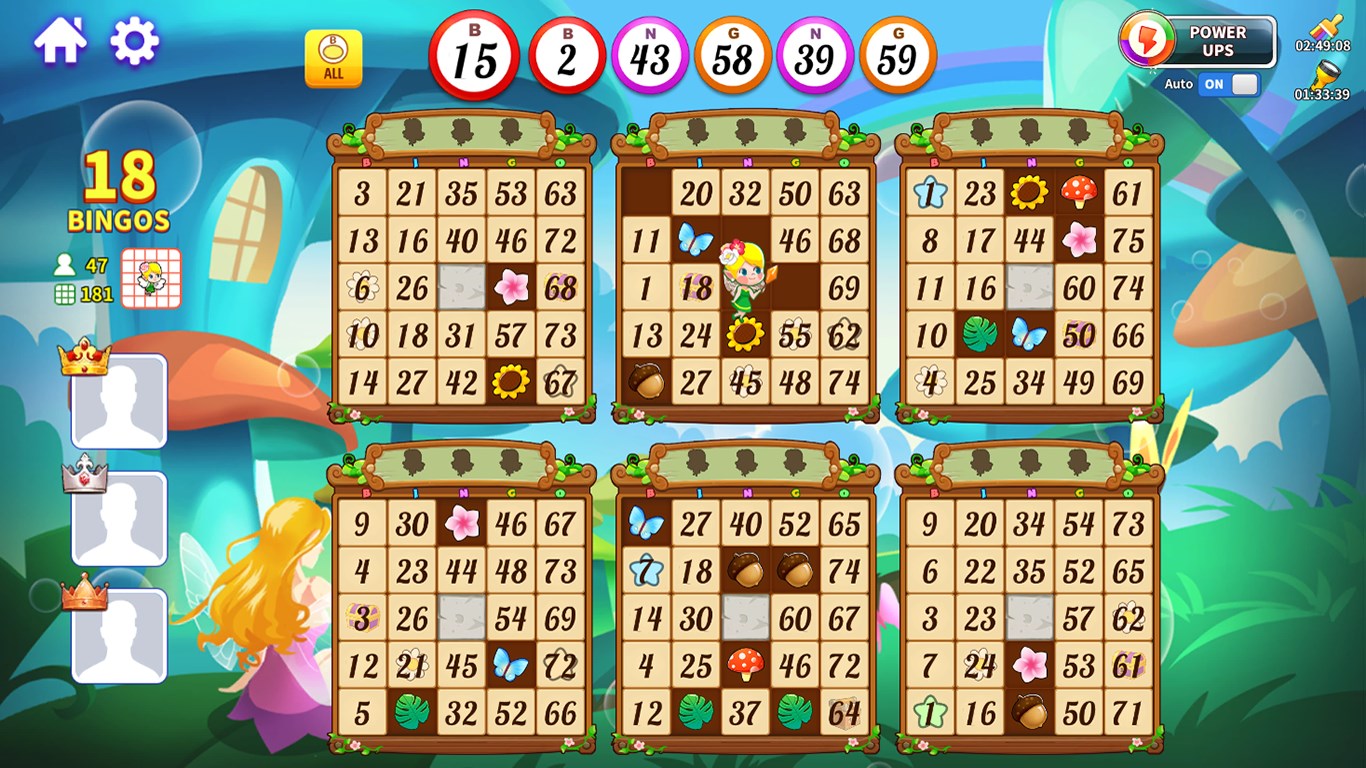Click number 50 on the top-right card

[1079, 334]
